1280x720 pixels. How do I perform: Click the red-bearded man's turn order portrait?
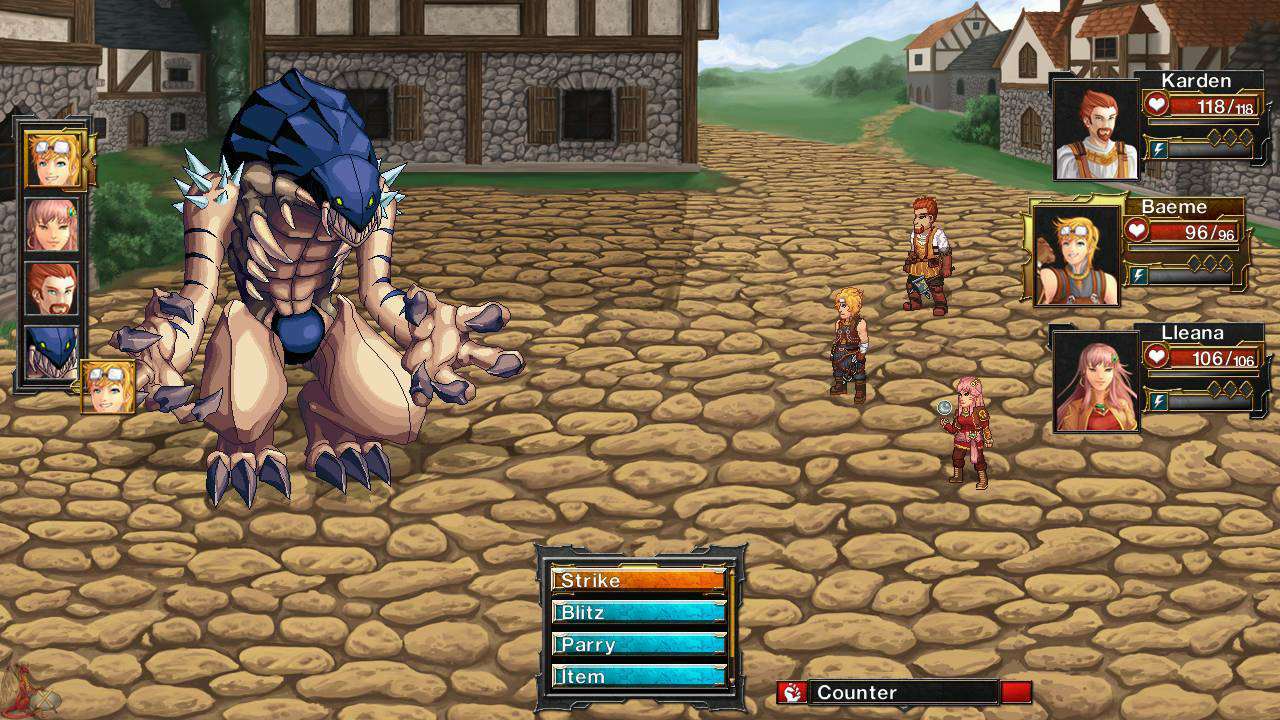tap(51, 289)
